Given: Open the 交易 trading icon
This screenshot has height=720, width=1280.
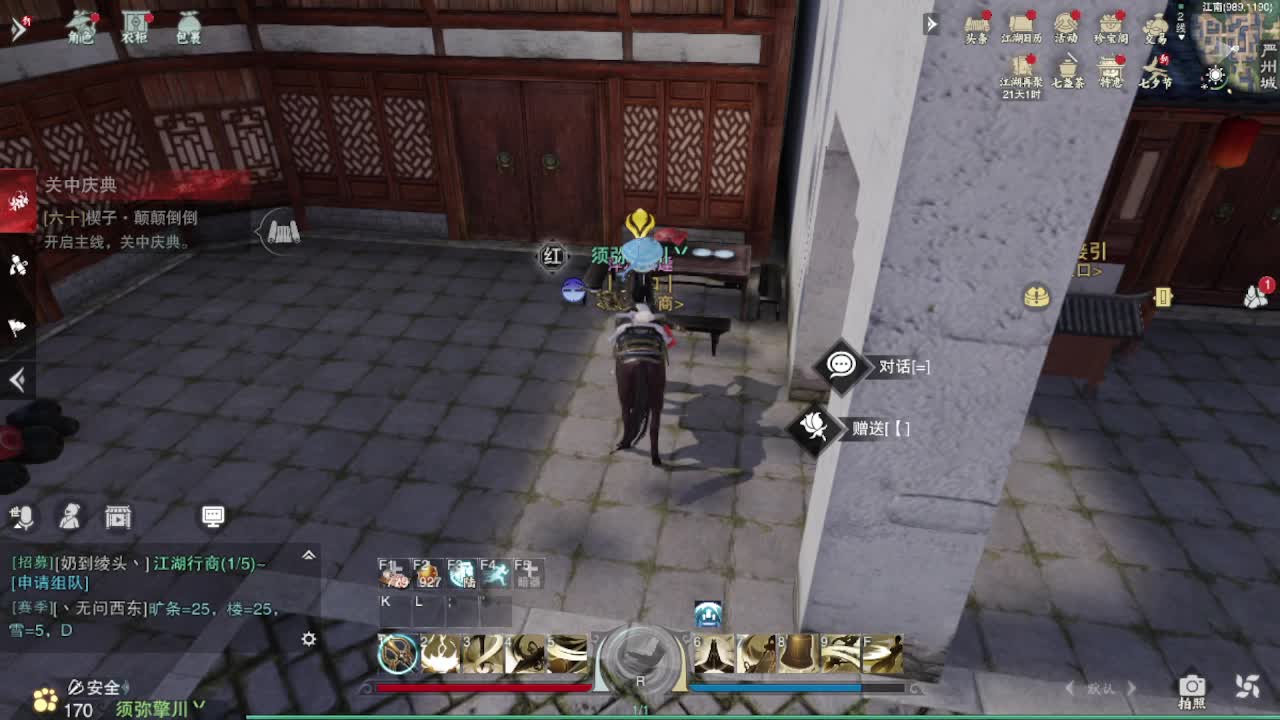Looking at the screenshot, I should tap(1156, 24).
